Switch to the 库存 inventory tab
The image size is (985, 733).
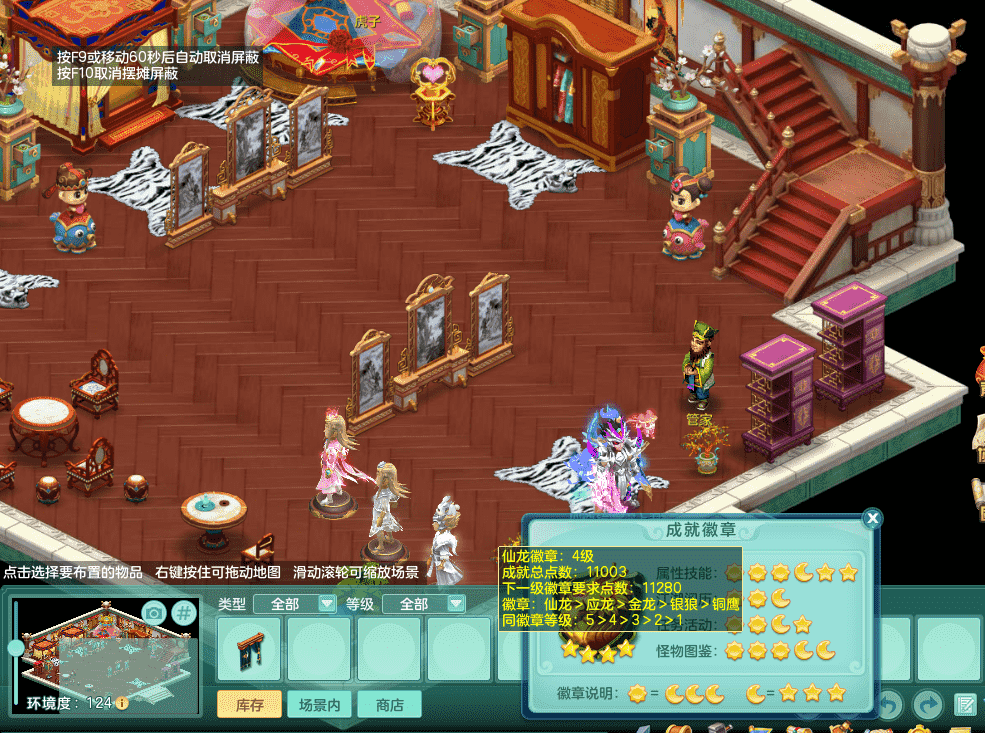pos(249,705)
